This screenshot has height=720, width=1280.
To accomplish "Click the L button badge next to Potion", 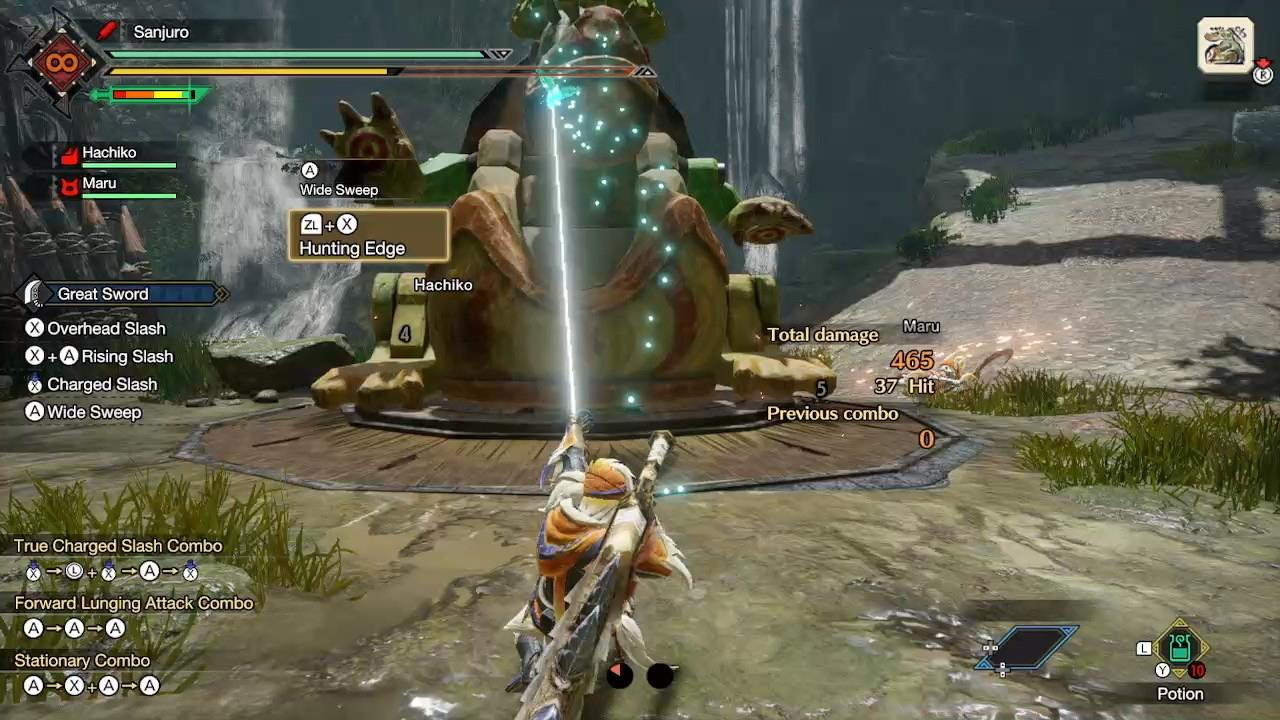I will coord(1146,648).
